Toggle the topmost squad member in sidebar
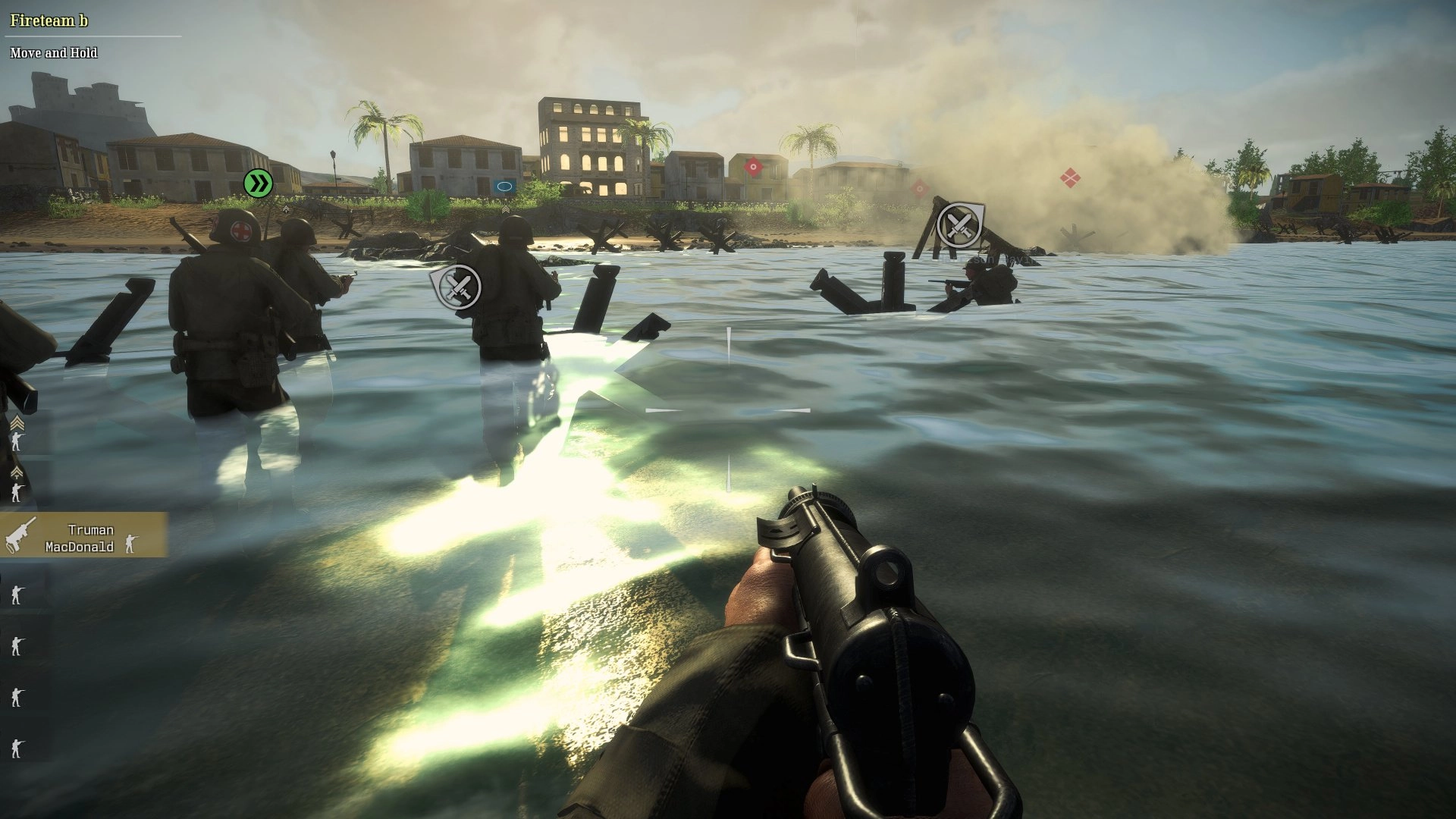 17,441
